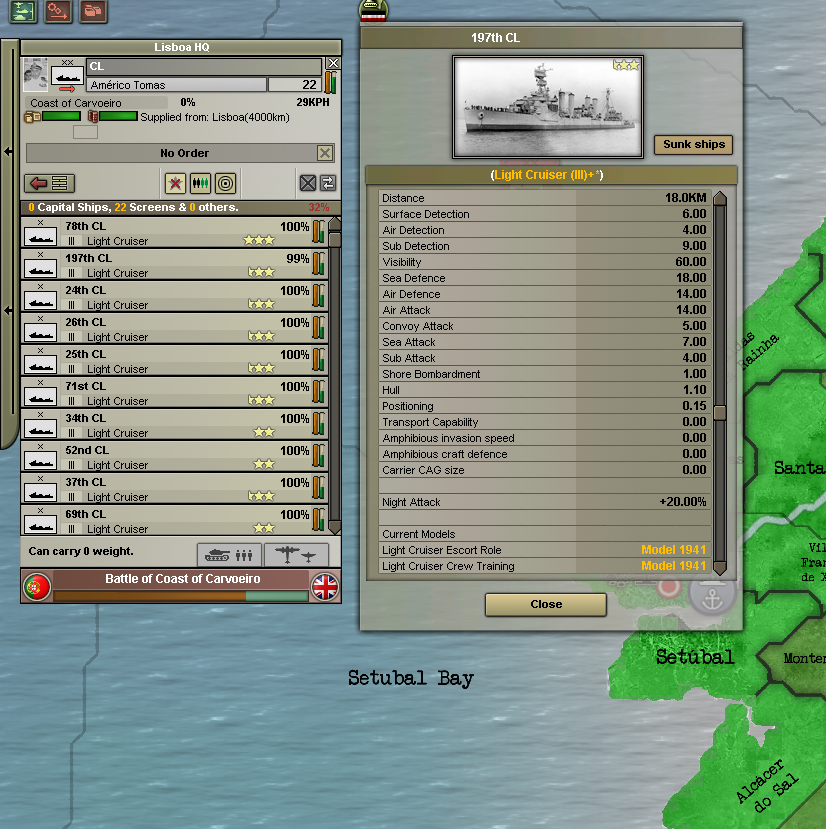Close the Lisboa HQ fleet panel
The height and width of the screenshot is (829, 826).
[333, 63]
